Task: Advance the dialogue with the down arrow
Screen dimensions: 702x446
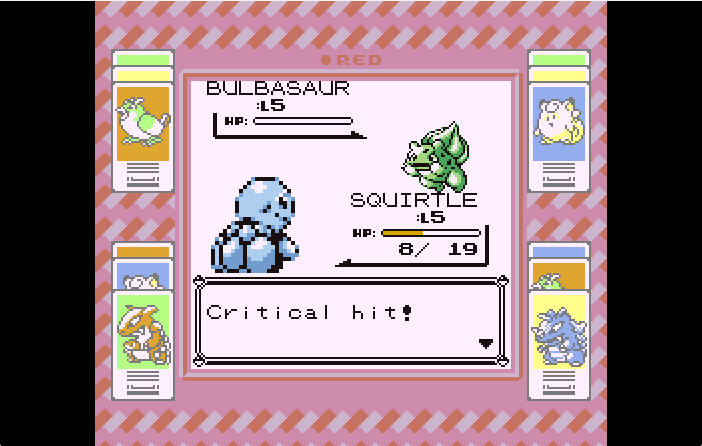Action: [x=486, y=343]
